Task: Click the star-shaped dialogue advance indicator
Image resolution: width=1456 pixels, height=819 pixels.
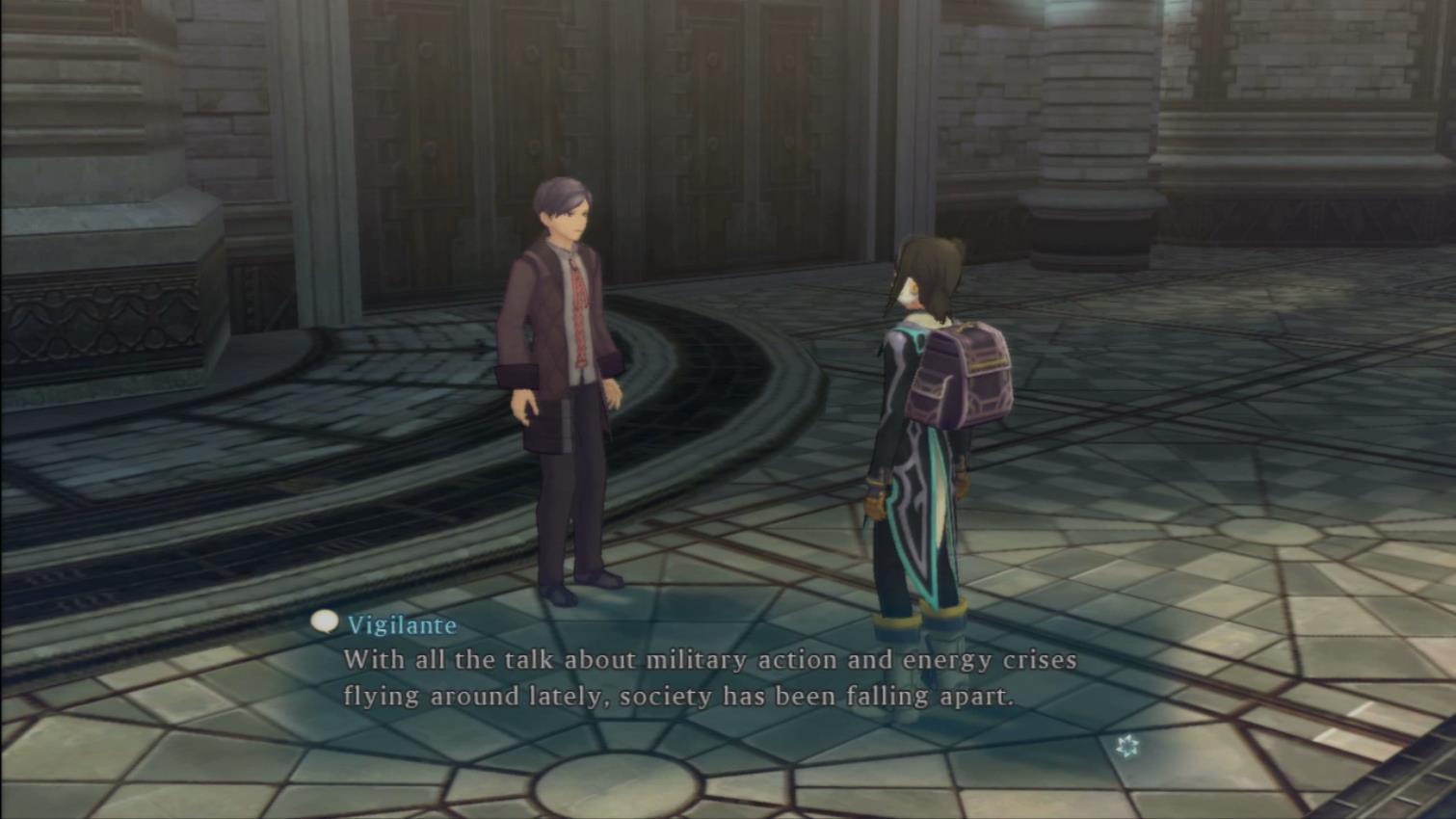Action: pos(1126,745)
